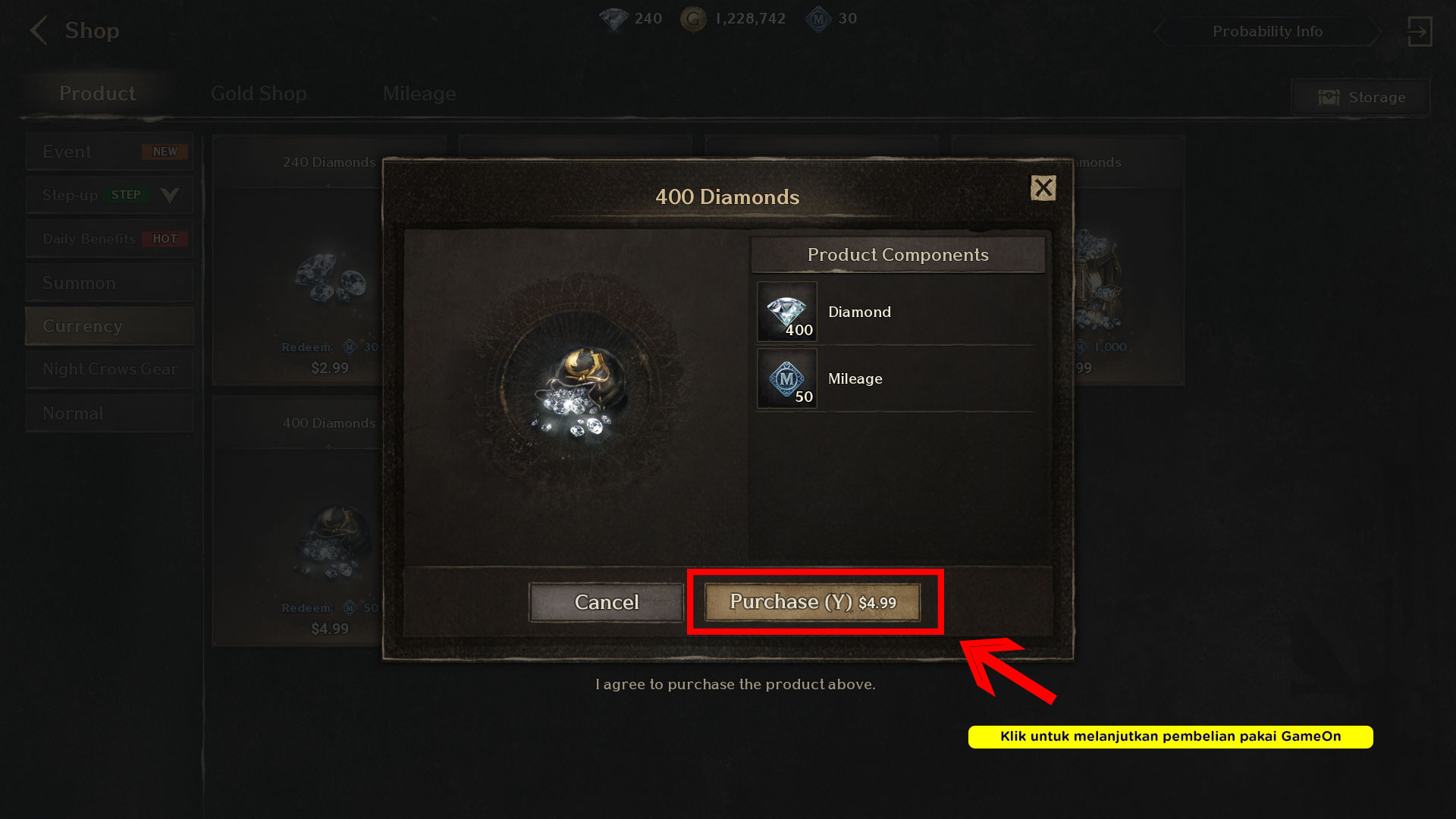Screen dimensions: 1456x819
Task: Confirm the $4.99 Purchase button
Action: pyautogui.click(x=812, y=602)
